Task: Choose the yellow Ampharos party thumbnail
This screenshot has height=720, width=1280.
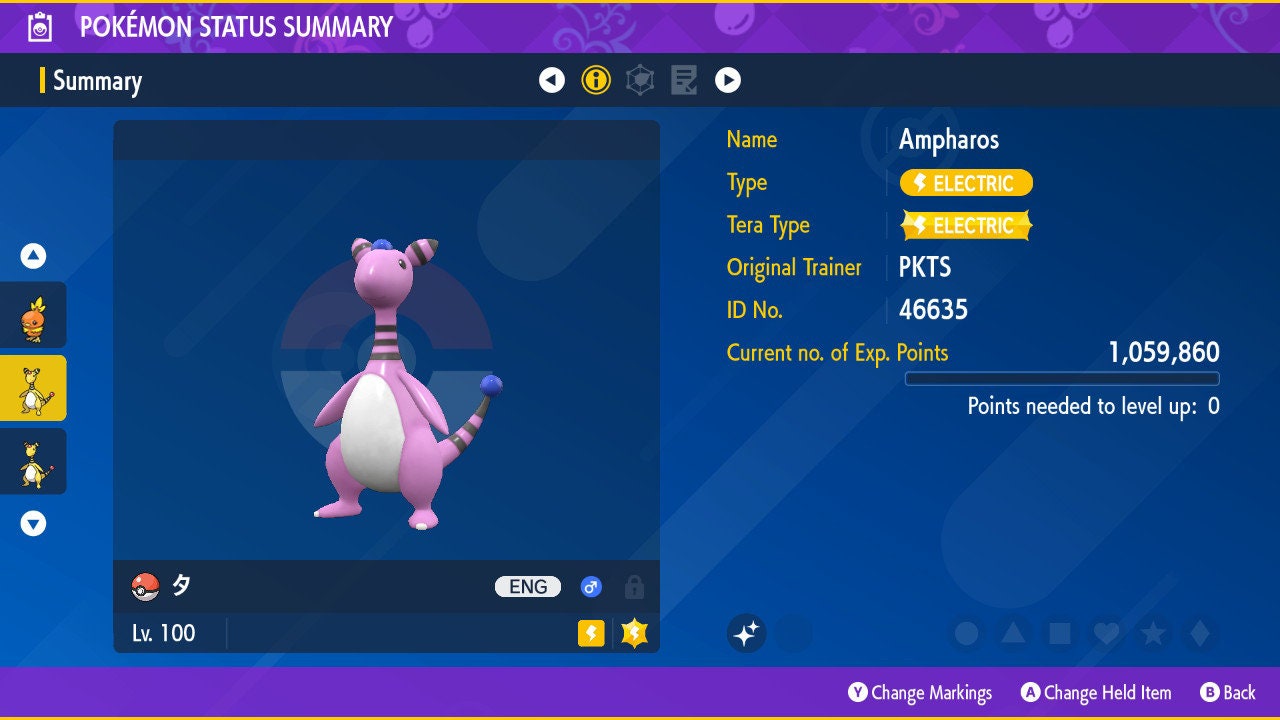Action: (x=33, y=461)
